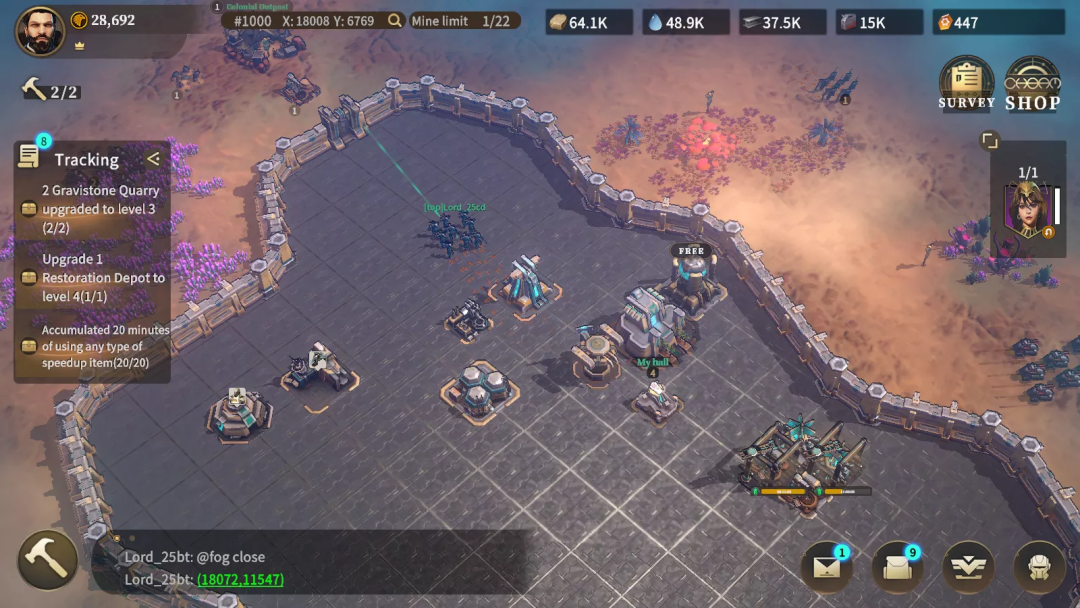Open the Mine limit info

pos(465,20)
